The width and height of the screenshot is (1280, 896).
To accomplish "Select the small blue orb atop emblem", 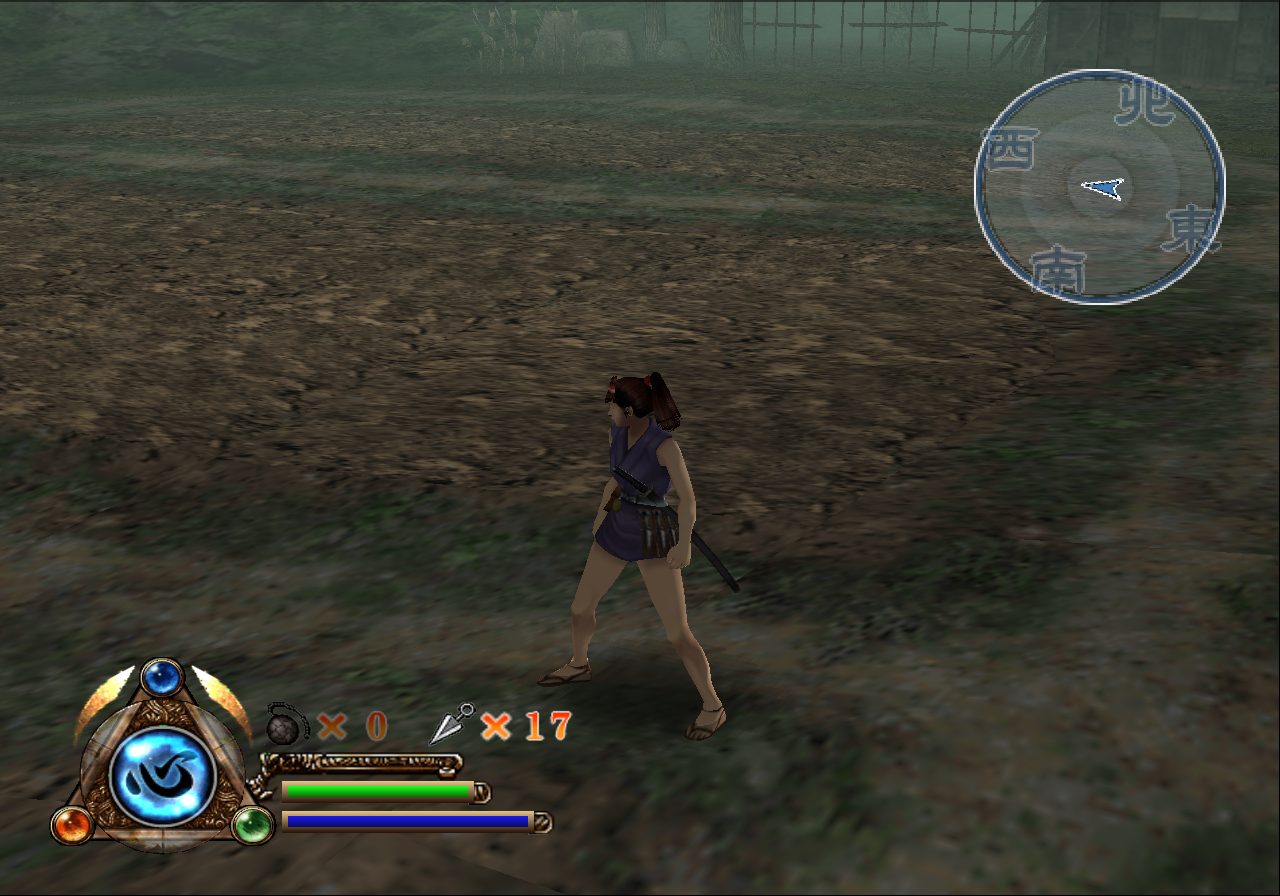I will 161,678.
